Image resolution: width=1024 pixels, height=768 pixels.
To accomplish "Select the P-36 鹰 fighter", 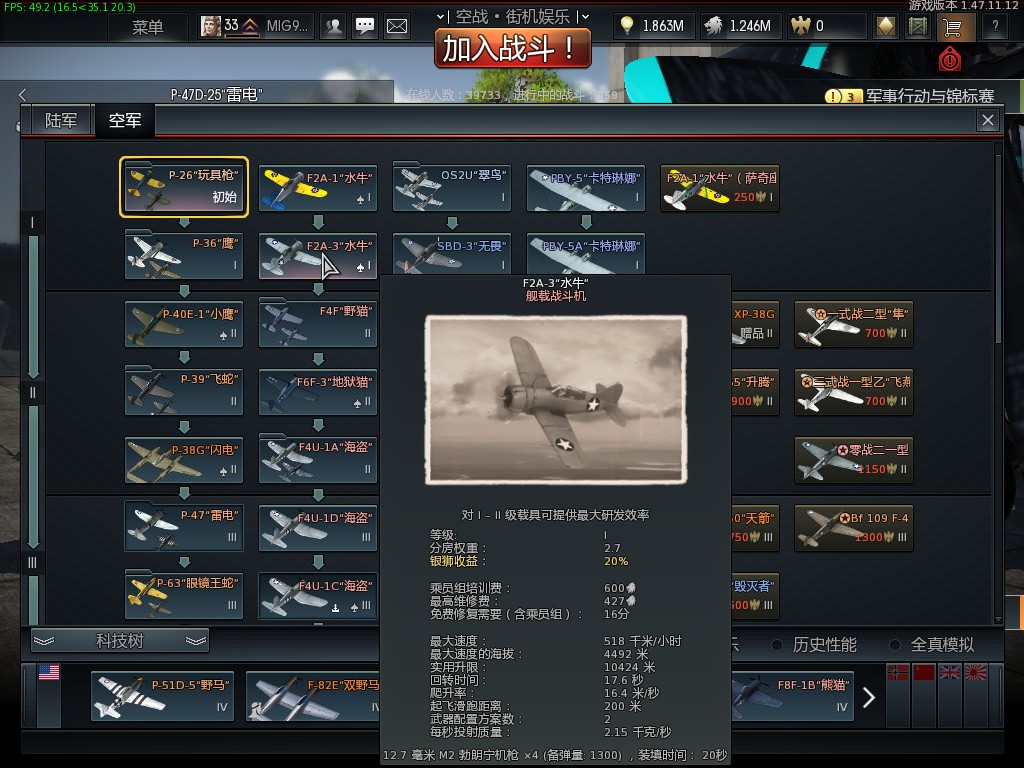I will pos(184,255).
